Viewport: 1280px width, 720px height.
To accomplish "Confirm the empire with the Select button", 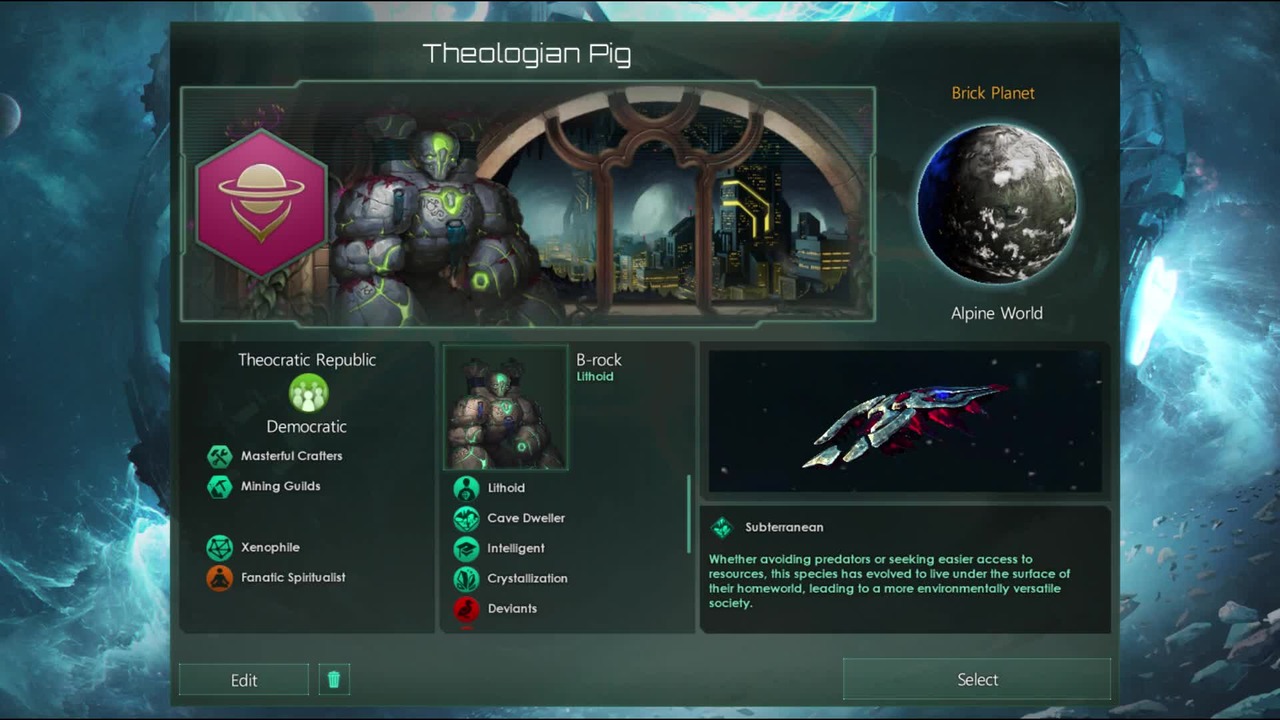I will coord(977,680).
